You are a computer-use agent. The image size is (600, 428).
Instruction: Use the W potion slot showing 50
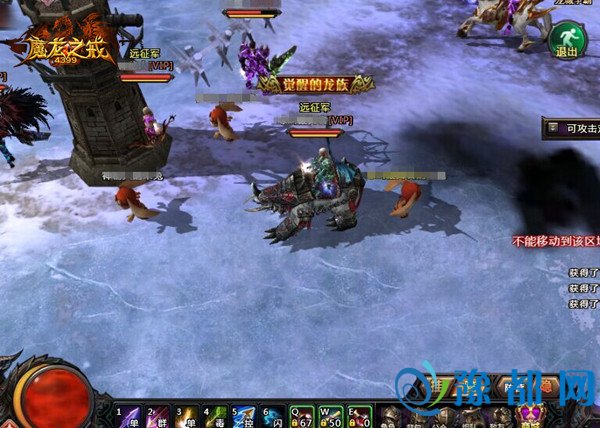click(x=333, y=416)
